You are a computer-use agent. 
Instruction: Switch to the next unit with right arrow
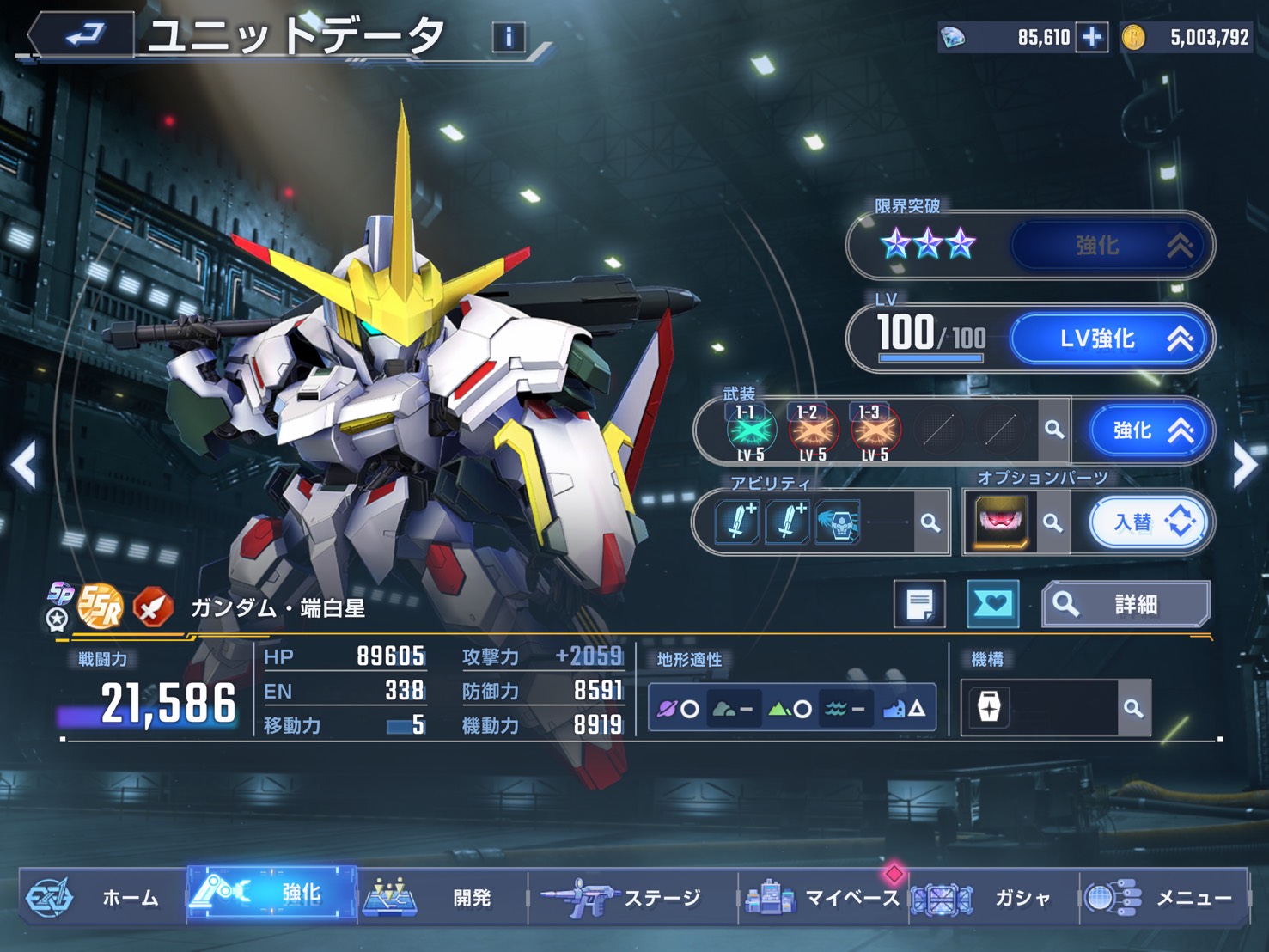point(1244,465)
